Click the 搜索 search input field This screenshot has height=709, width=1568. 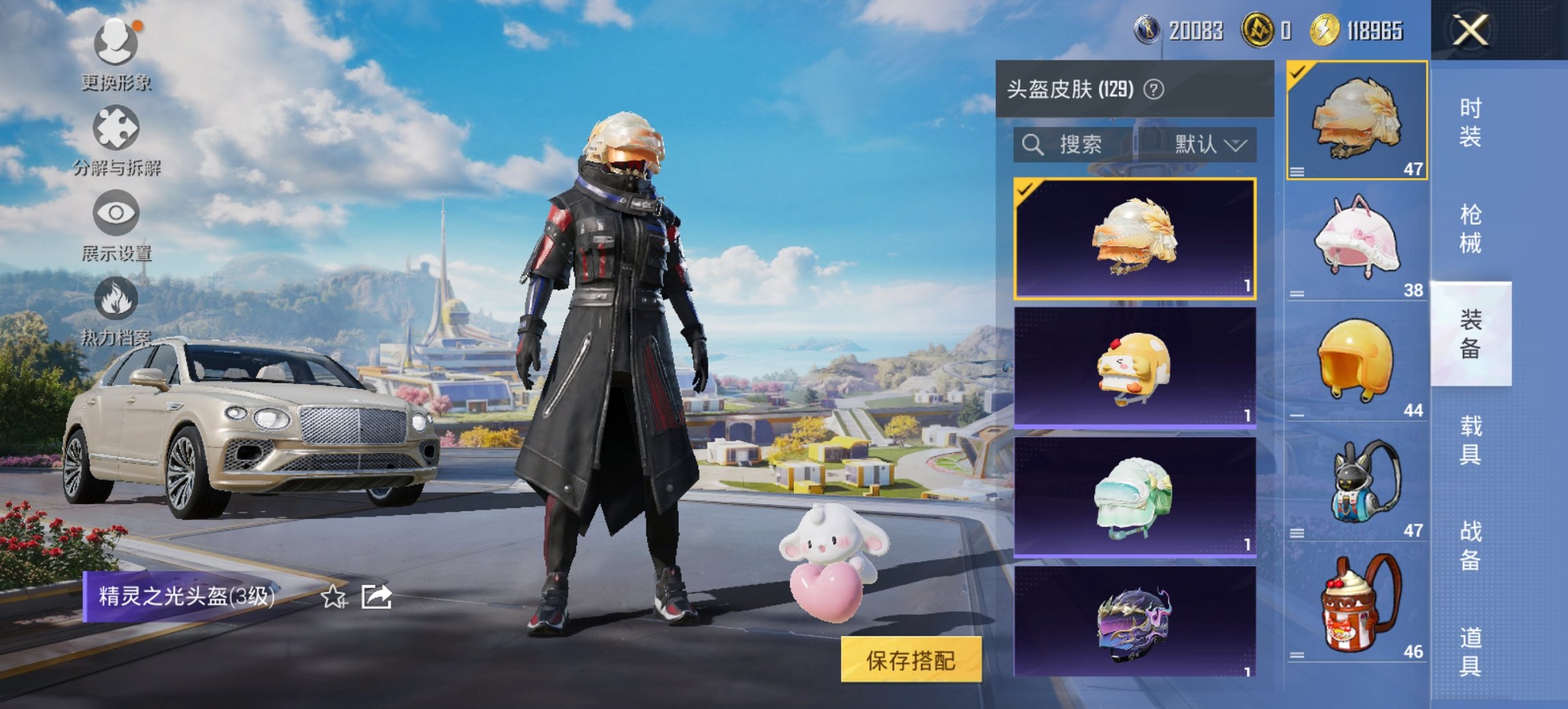tap(1079, 145)
